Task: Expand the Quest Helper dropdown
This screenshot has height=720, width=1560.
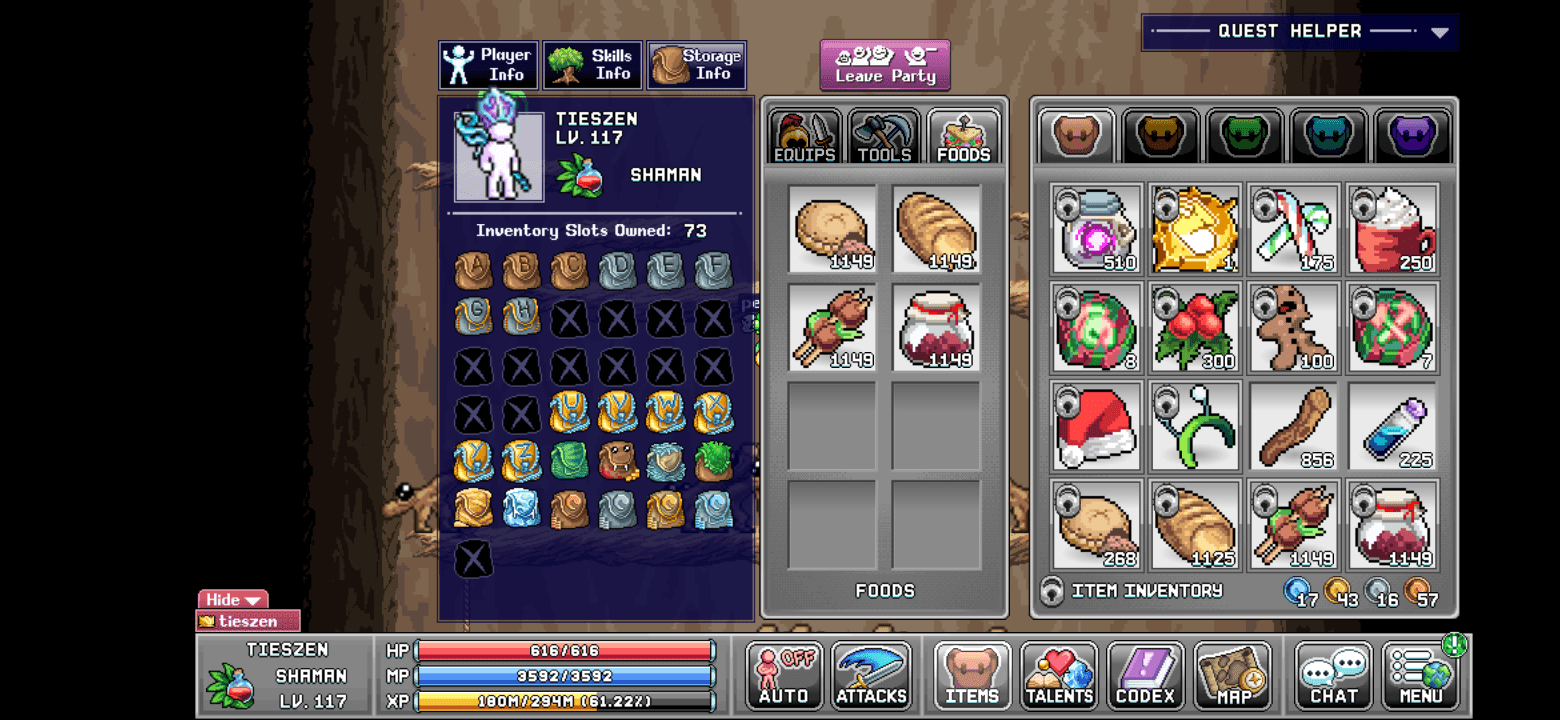Action: tap(1440, 31)
